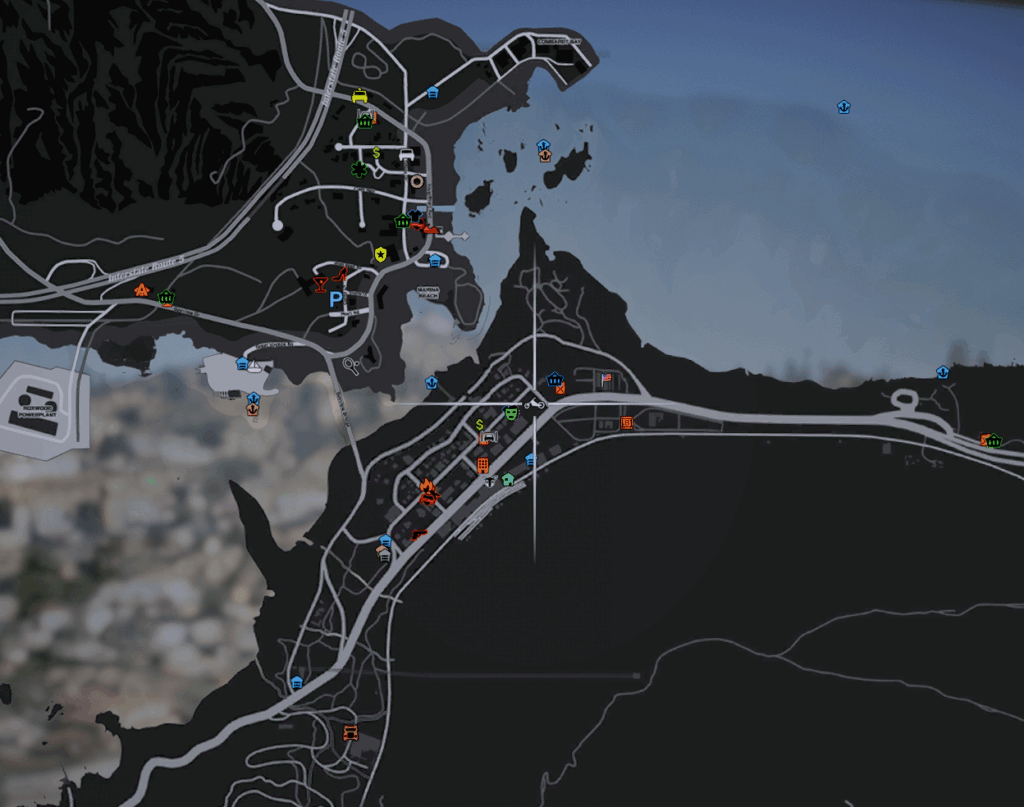This screenshot has height=807, width=1024.
Task: Select the green house property blip
Action: [x=508, y=479]
